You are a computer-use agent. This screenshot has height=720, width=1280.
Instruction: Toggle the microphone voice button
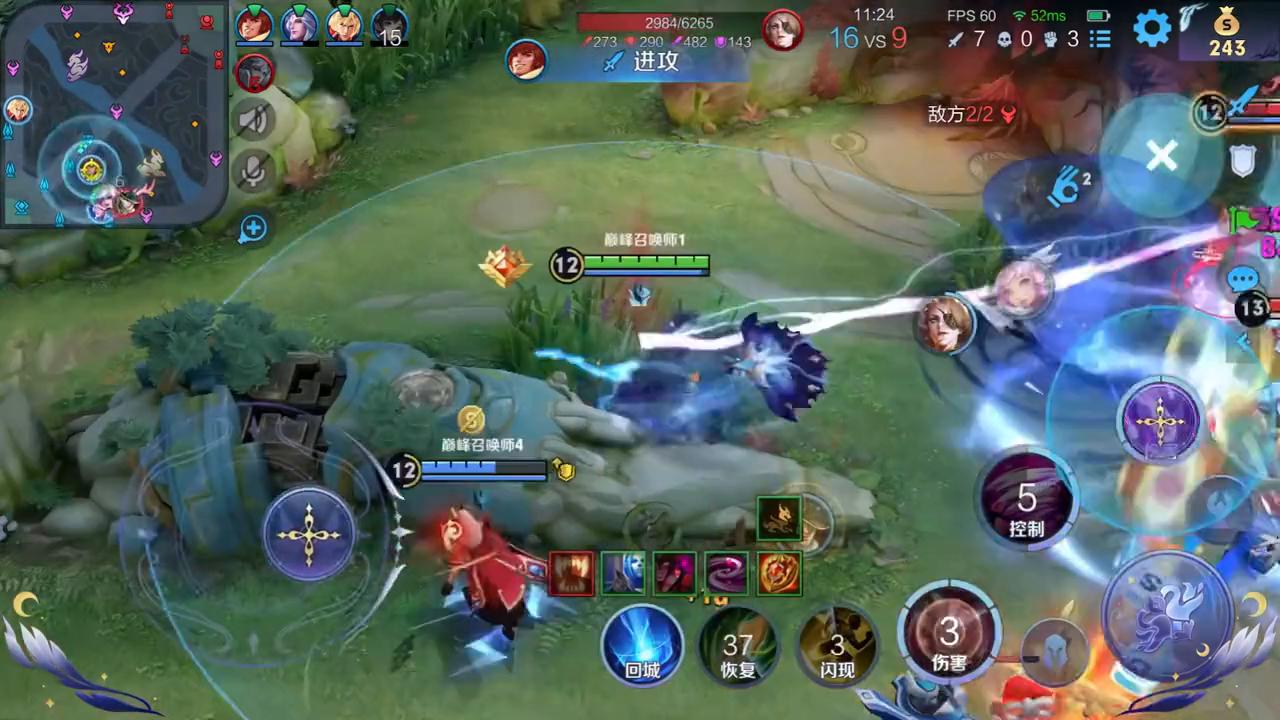click(x=254, y=172)
